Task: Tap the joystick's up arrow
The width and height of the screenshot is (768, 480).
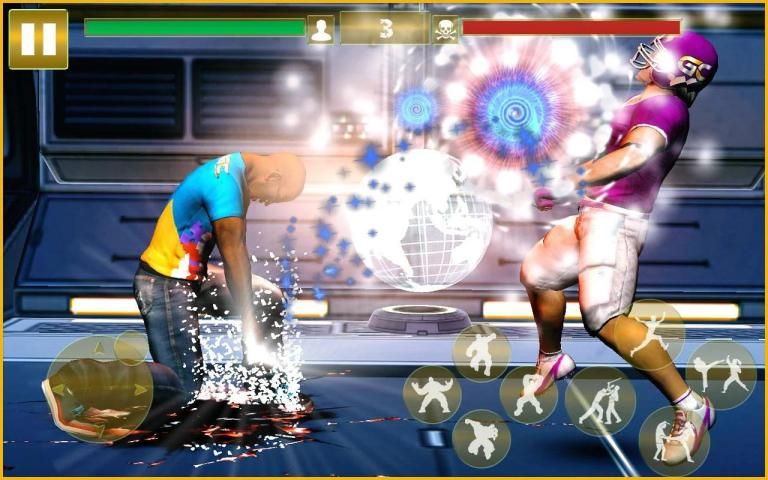Action: point(98,349)
